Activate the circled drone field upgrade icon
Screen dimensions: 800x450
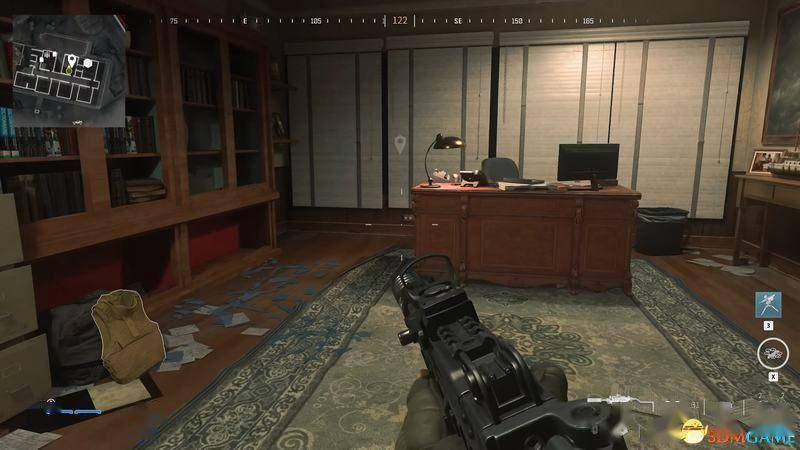[770, 352]
